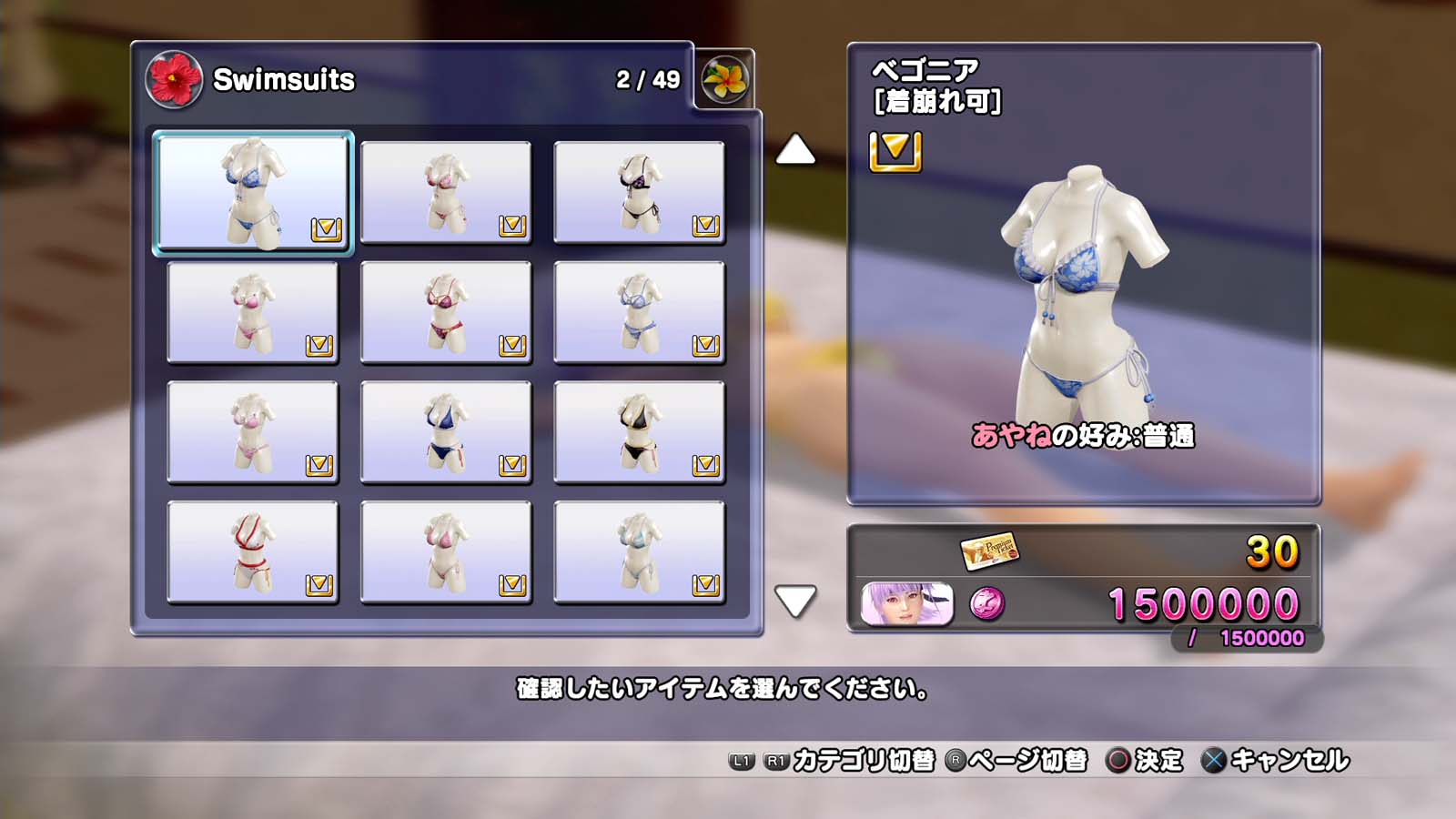Pick the crimson red bikini with gold trim
Image resolution: width=1456 pixels, height=819 pixels.
click(446, 312)
